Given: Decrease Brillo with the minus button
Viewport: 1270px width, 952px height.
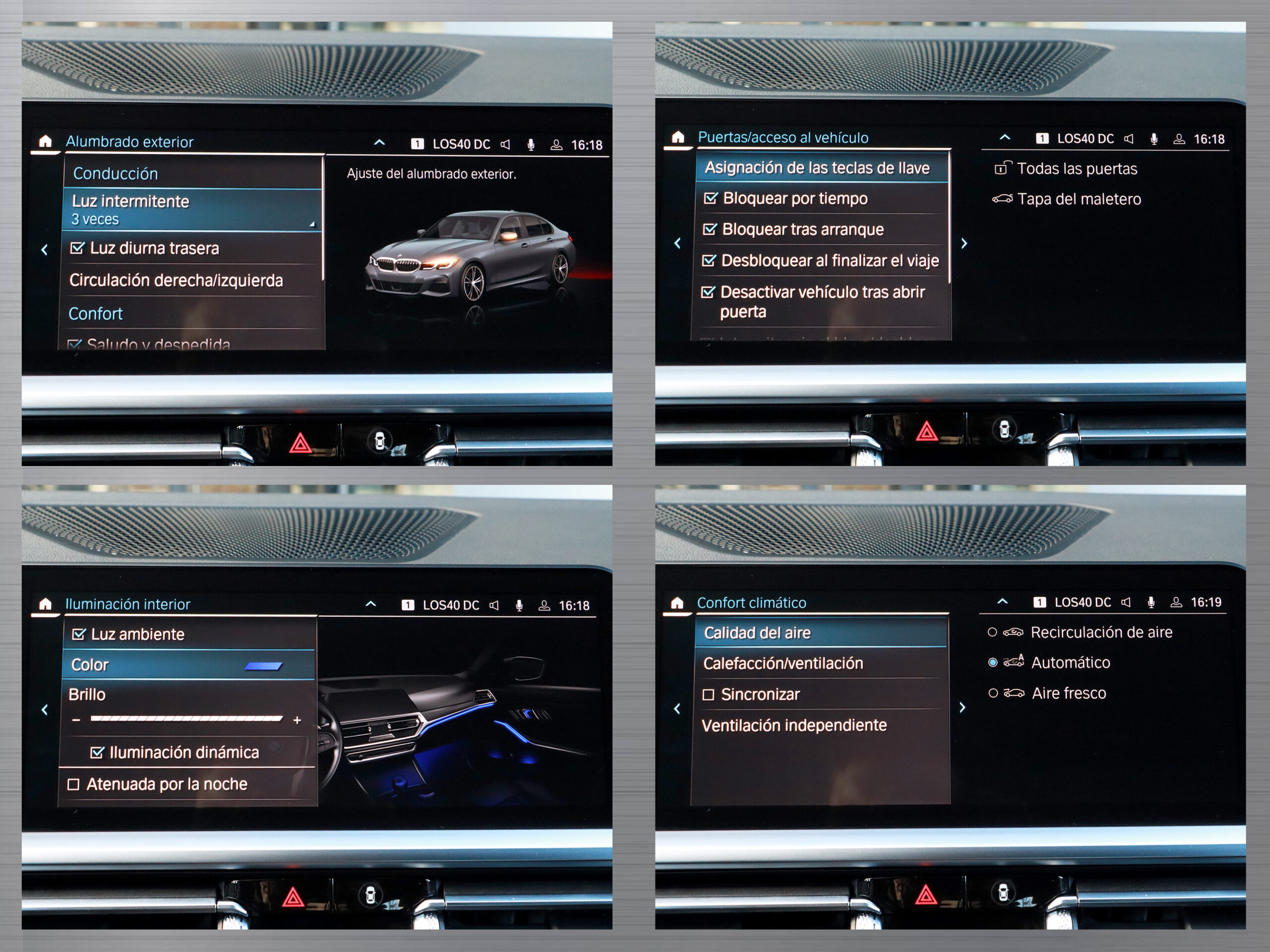Looking at the screenshot, I should 76,719.
